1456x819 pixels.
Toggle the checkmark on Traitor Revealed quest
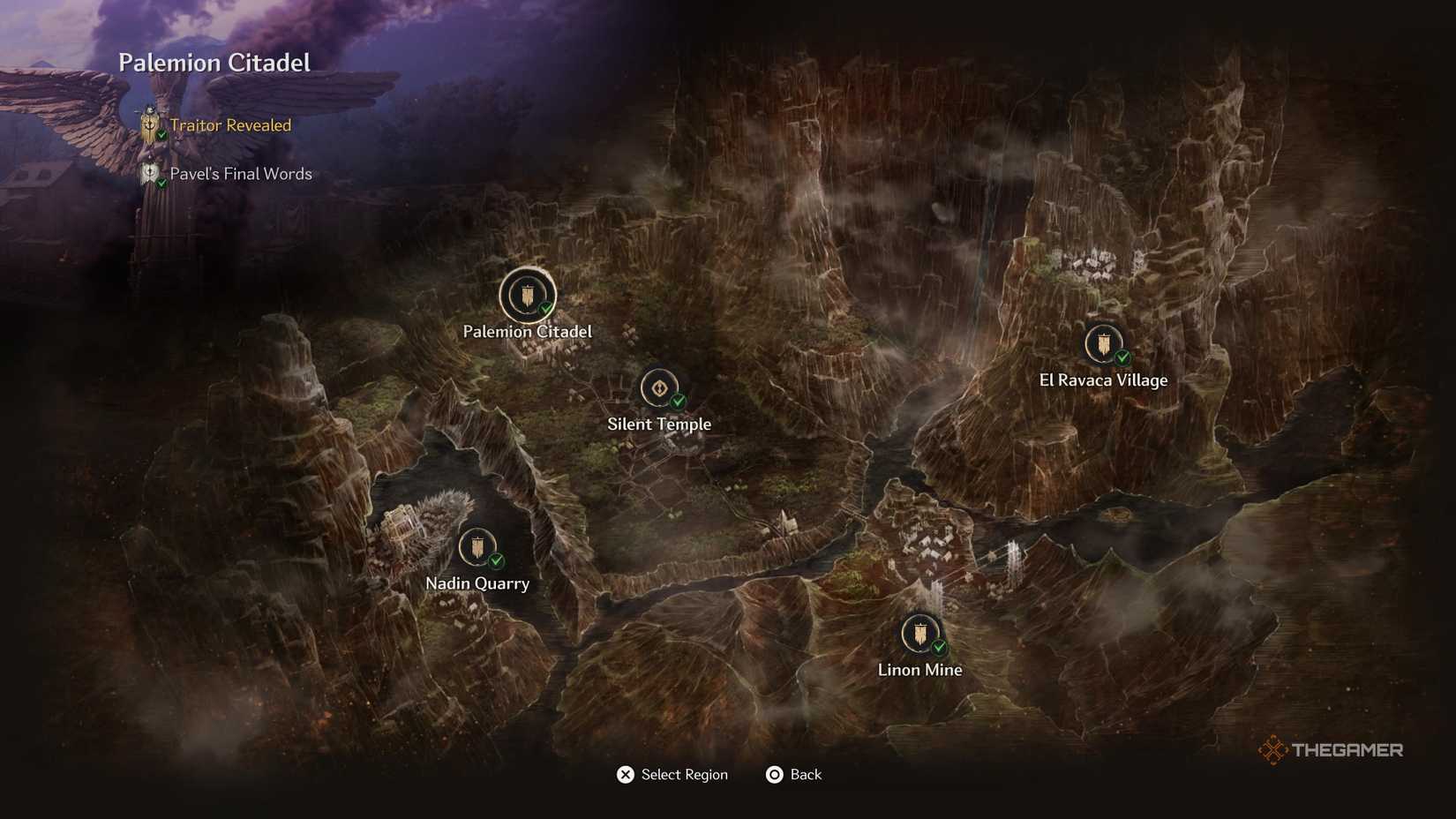(161, 133)
